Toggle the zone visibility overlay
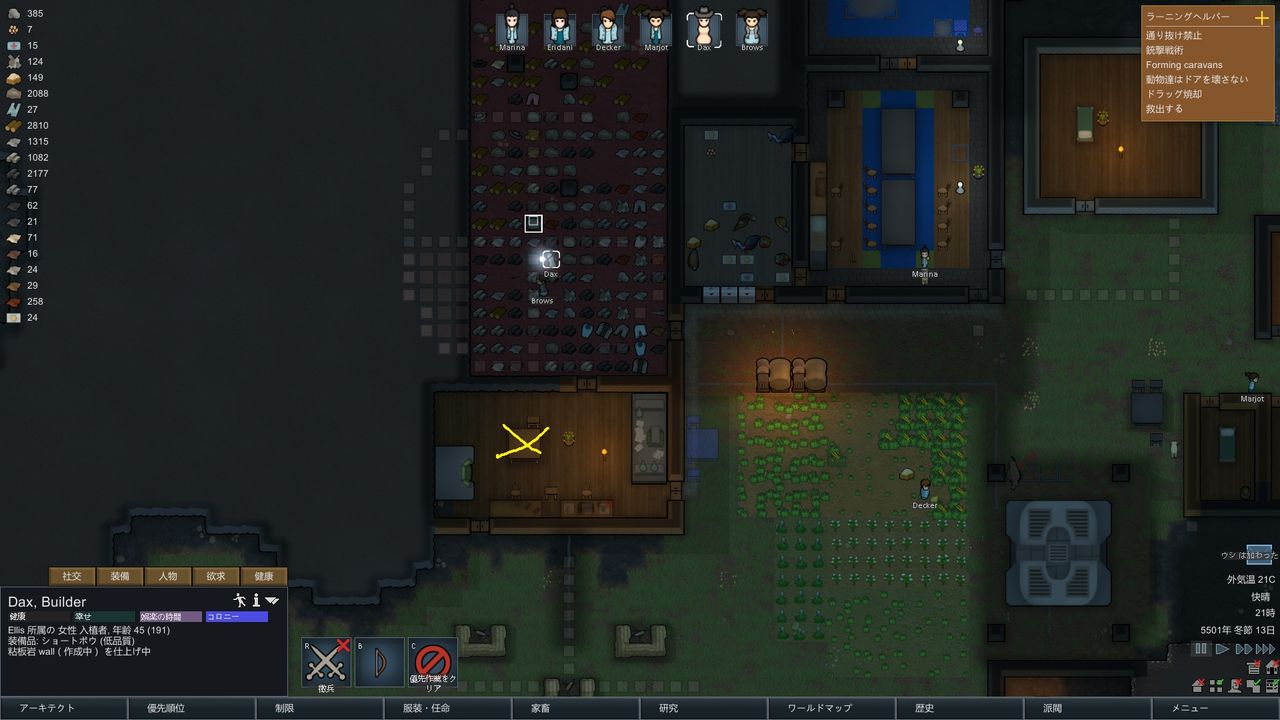The image size is (1280, 720). (1216, 686)
